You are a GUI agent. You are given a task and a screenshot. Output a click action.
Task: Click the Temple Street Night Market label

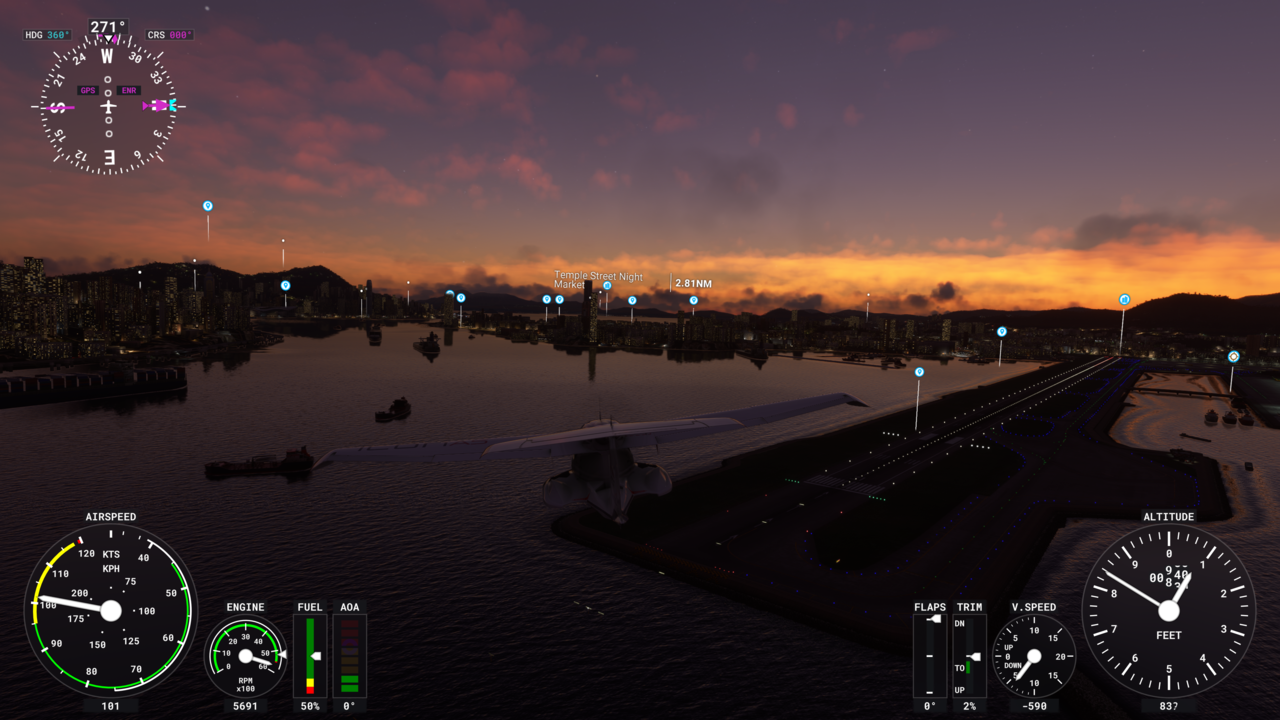click(600, 279)
